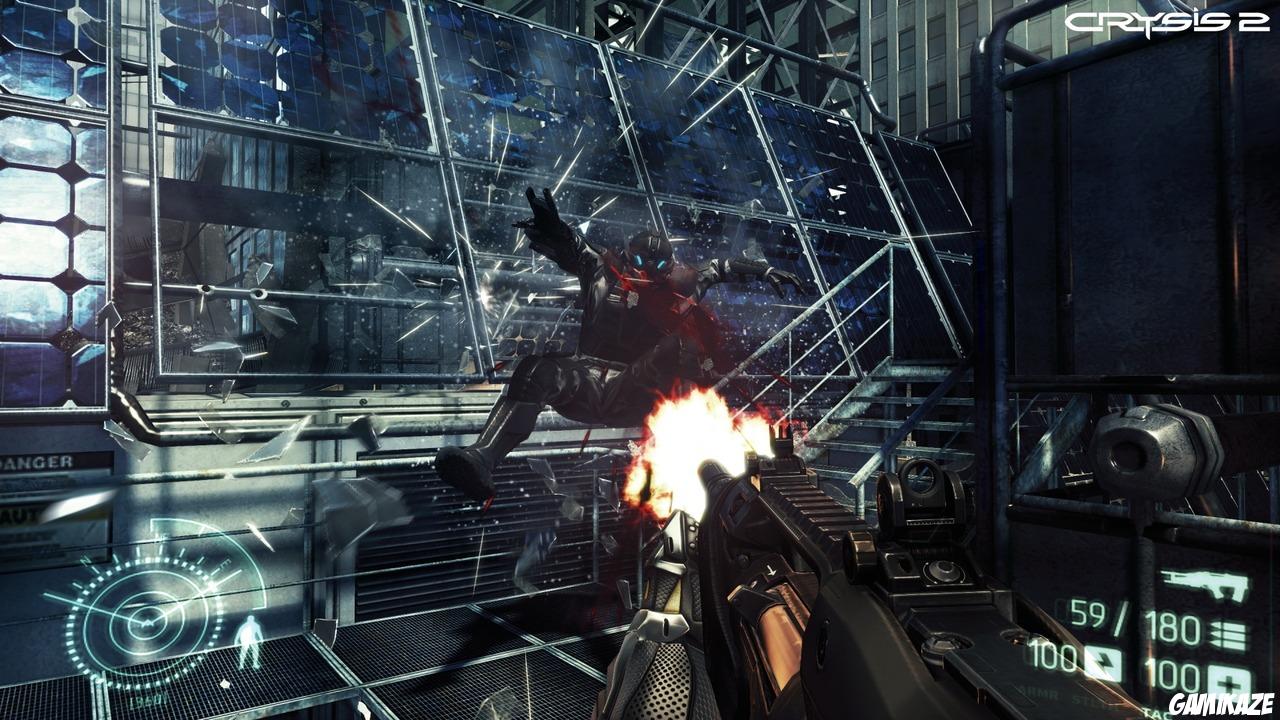Click the diamond waypoint marker on the minimap
This screenshot has width=1280, height=720.
point(225,682)
